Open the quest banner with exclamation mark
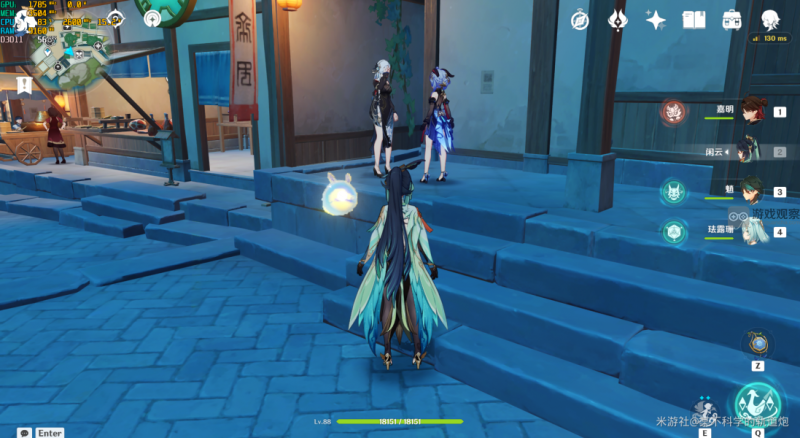The height and width of the screenshot is (438, 800). tap(24, 85)
